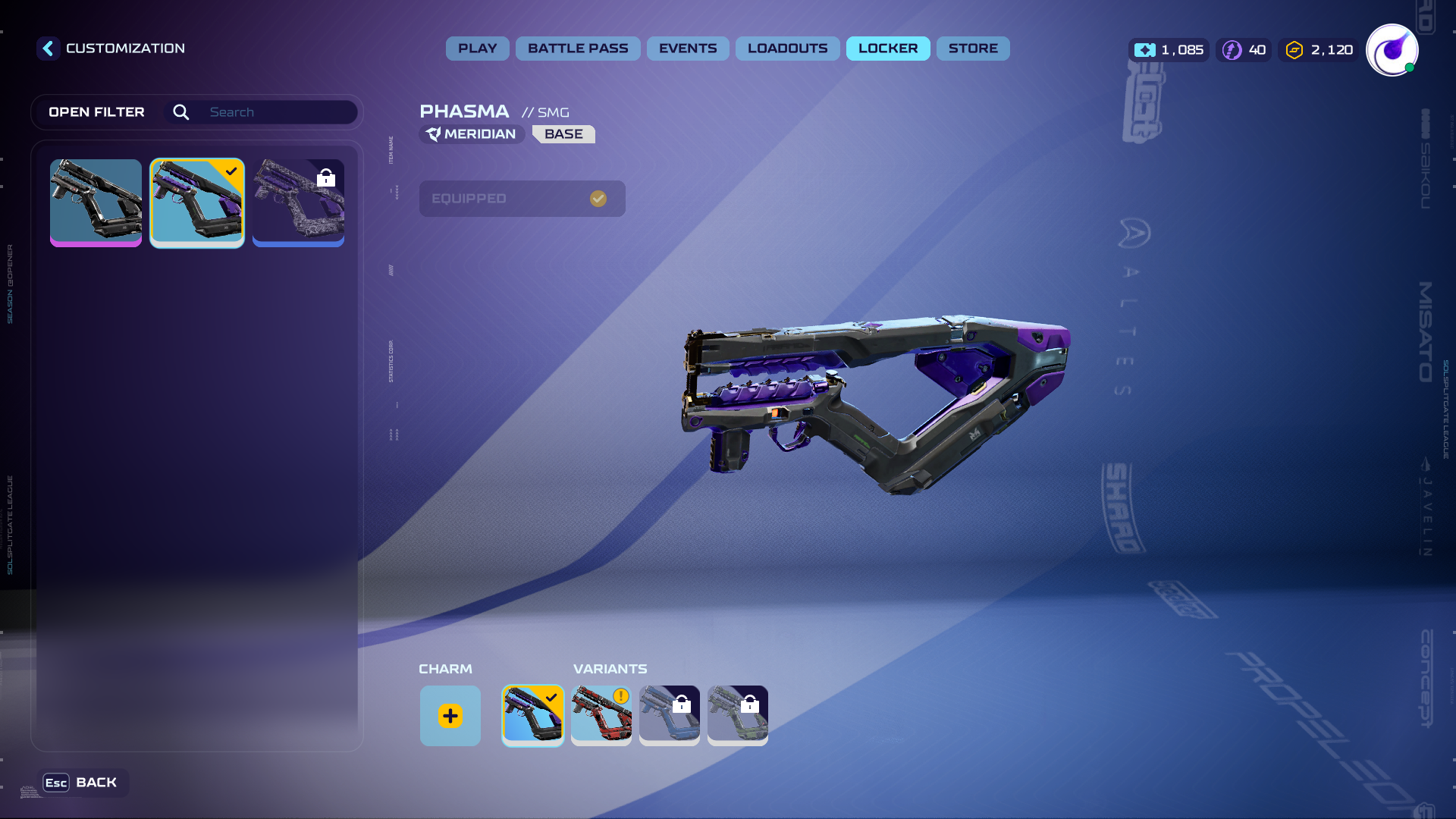Visit the Store tab
1456x819 pixels.
coord(973,49)
